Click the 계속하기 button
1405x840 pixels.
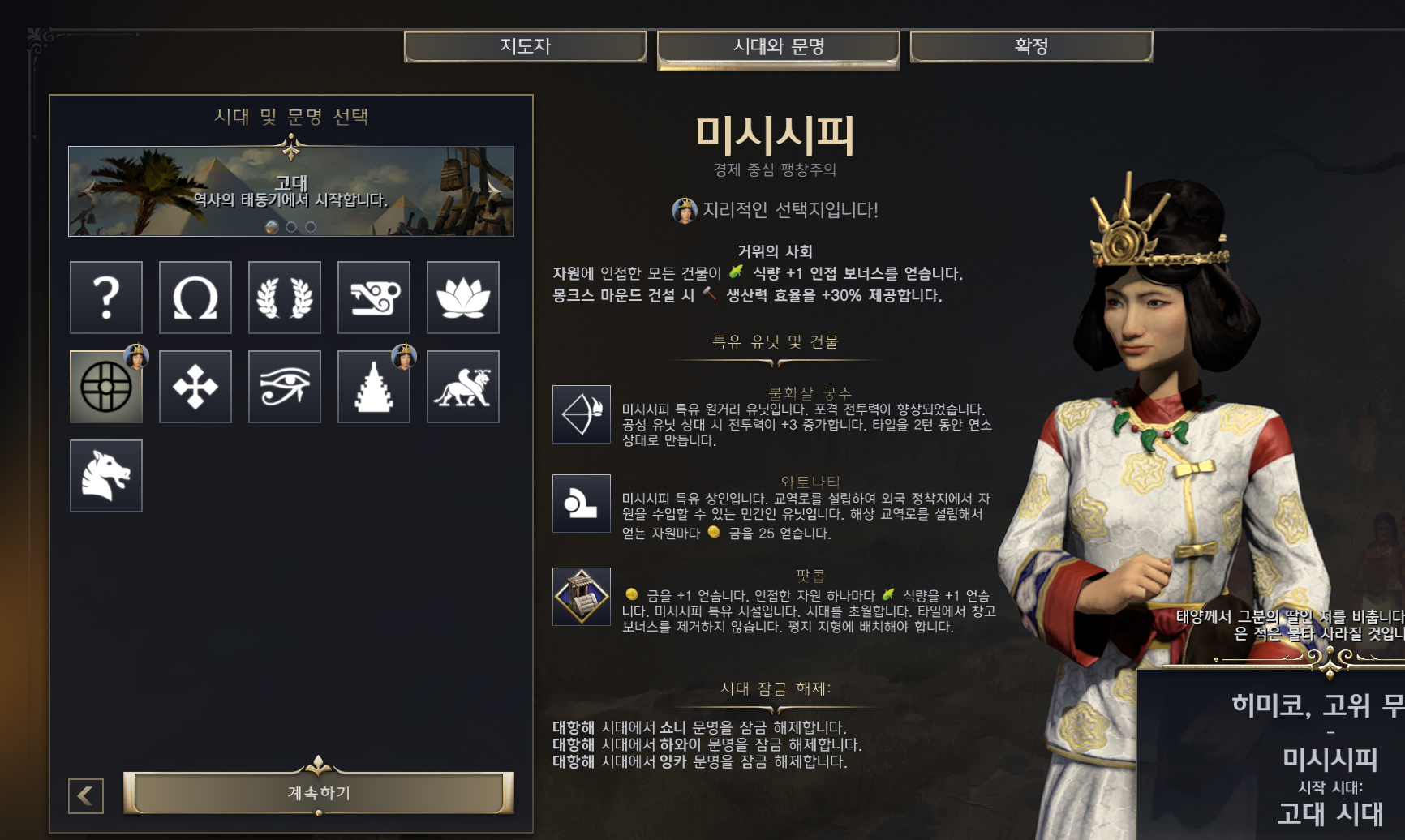pyautogui.click(x=319, y=793)
